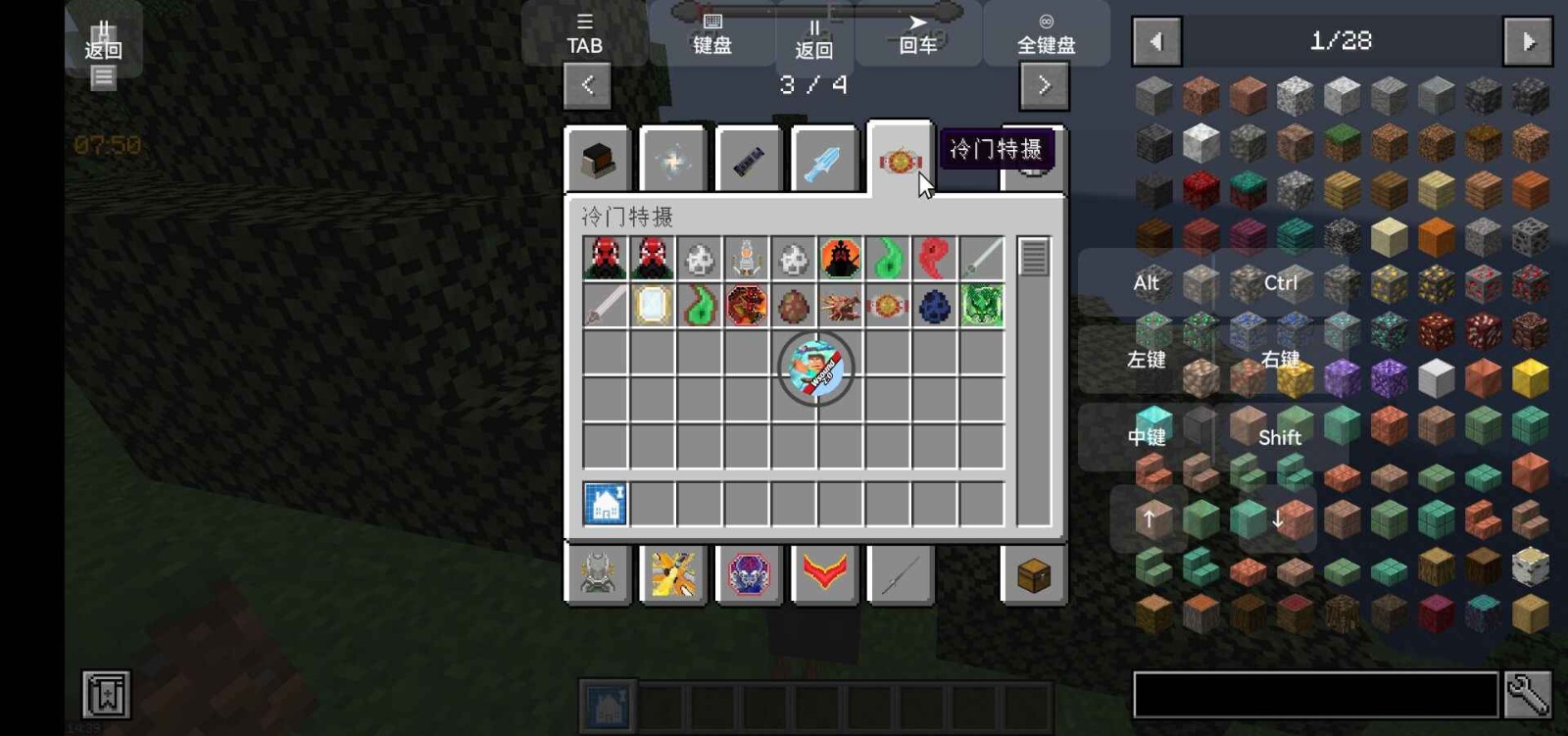Screen dimensions: 1568x736
Task: Tap the TAB overlay key
Action: 584,35
